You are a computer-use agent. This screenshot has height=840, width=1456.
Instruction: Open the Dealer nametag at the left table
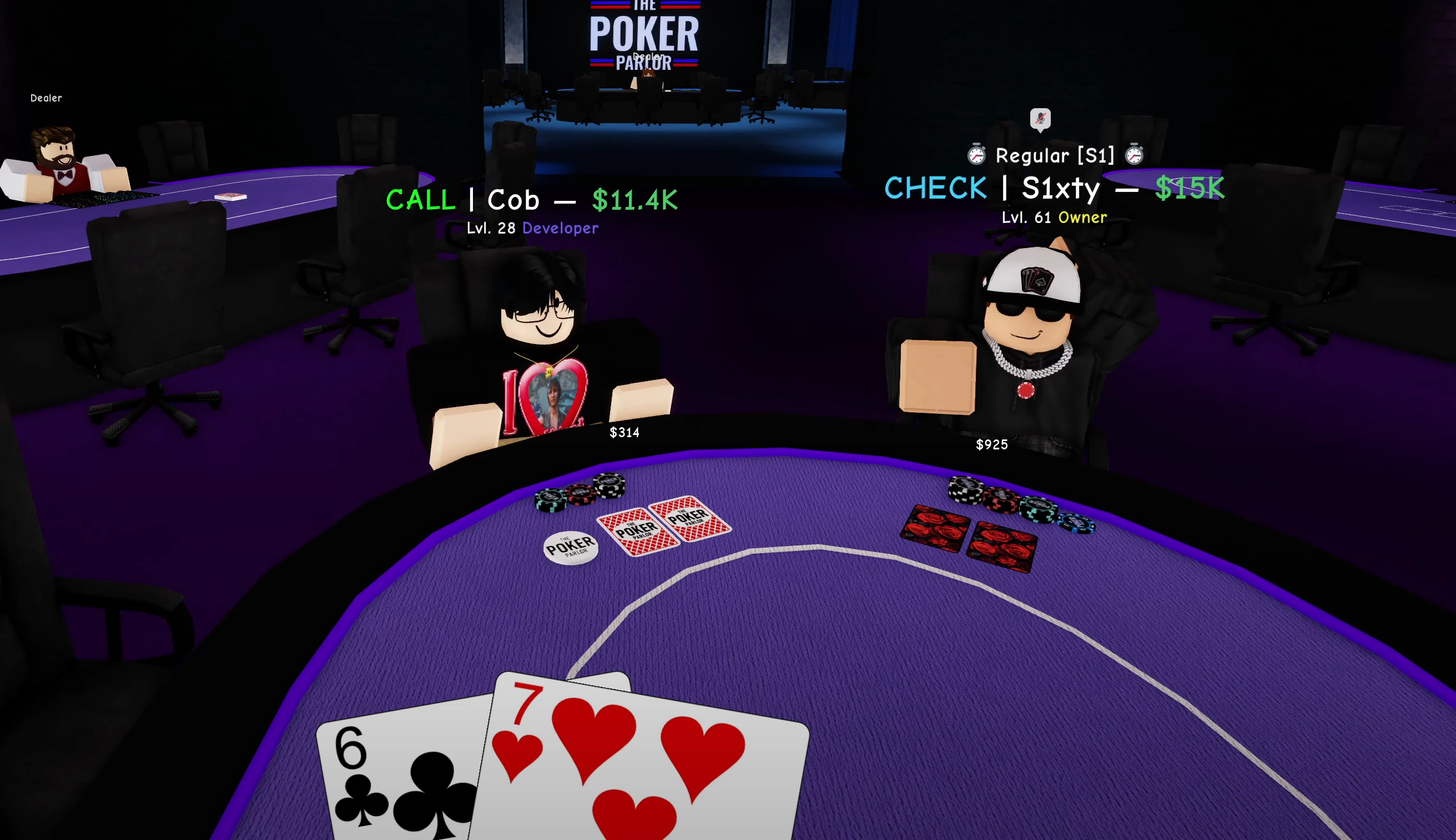[x=46, y=98]
